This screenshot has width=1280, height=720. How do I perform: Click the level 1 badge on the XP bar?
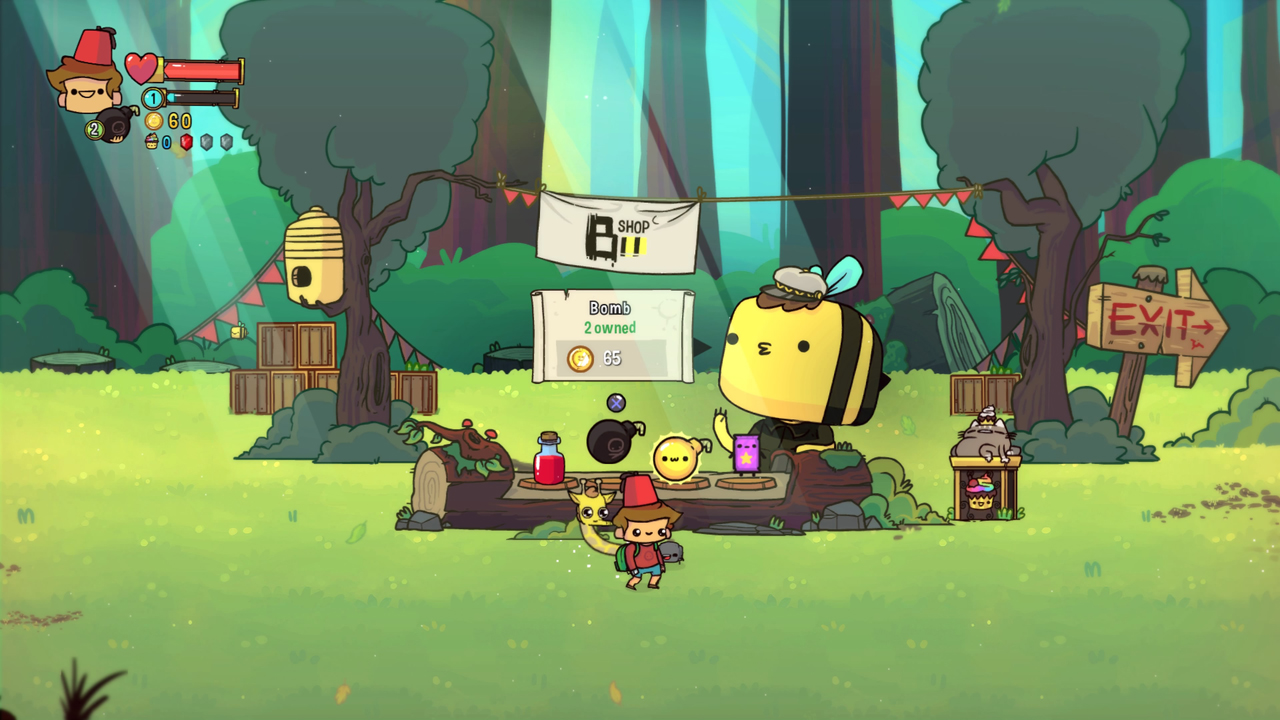click(x=152, y=99)
